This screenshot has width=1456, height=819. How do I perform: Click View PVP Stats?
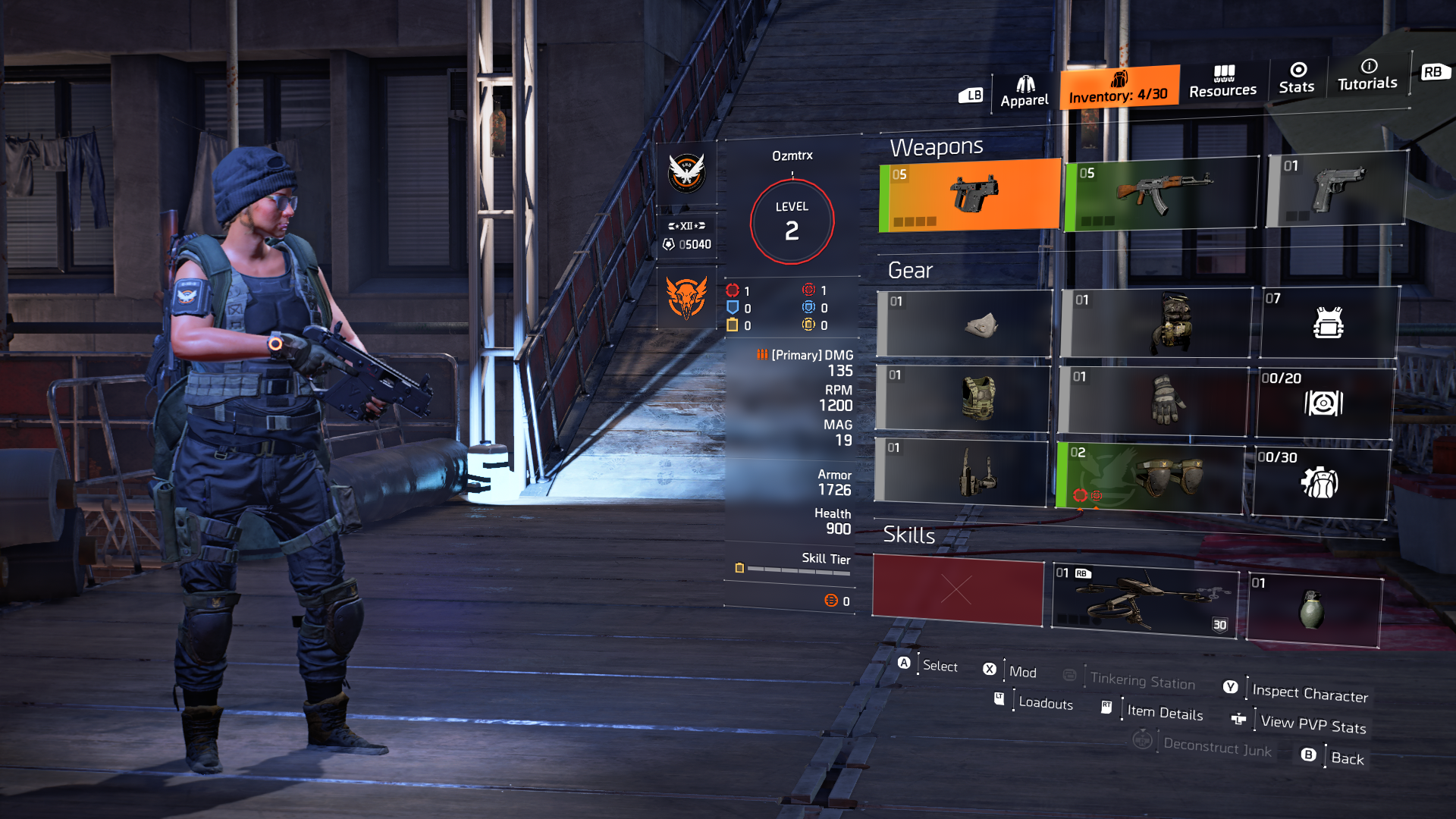1313,723
